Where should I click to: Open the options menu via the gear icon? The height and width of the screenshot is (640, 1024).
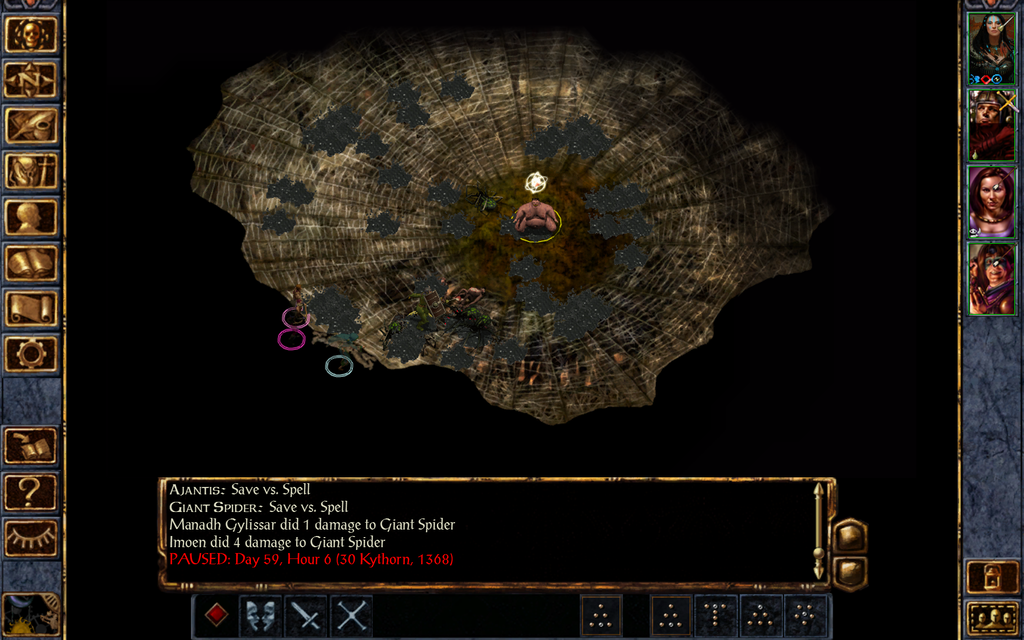[31, 353]
